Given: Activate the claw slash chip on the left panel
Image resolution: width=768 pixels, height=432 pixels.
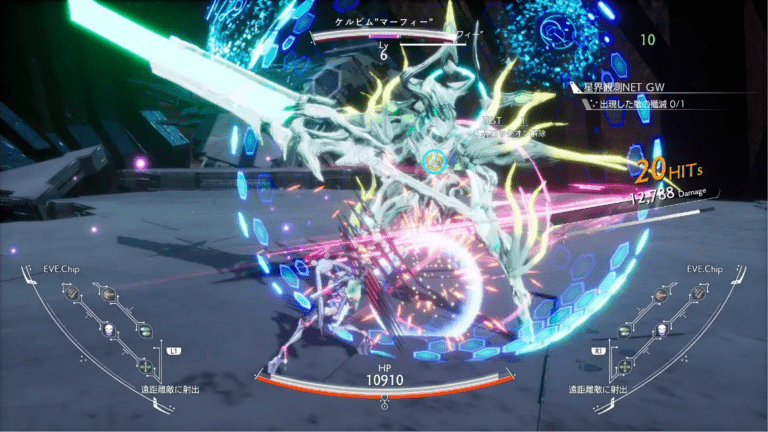Looking at the screenshot, I should coord(72,292).
